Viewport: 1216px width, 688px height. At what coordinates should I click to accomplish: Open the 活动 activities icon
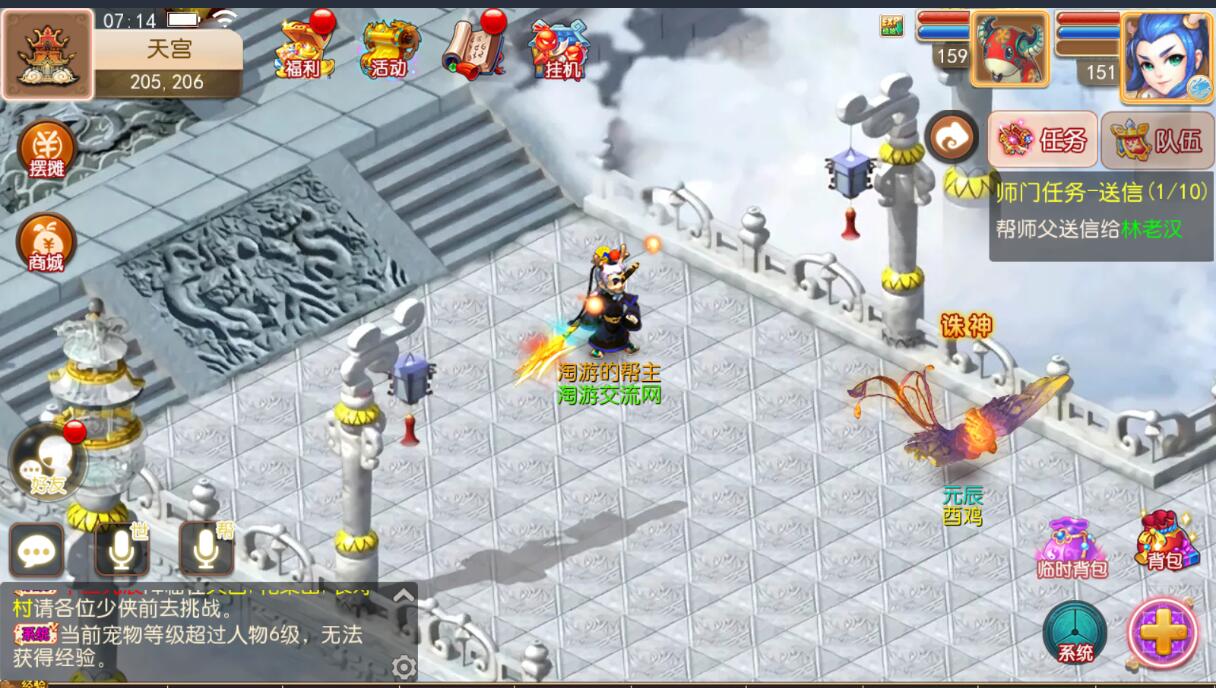click(389, 47)
